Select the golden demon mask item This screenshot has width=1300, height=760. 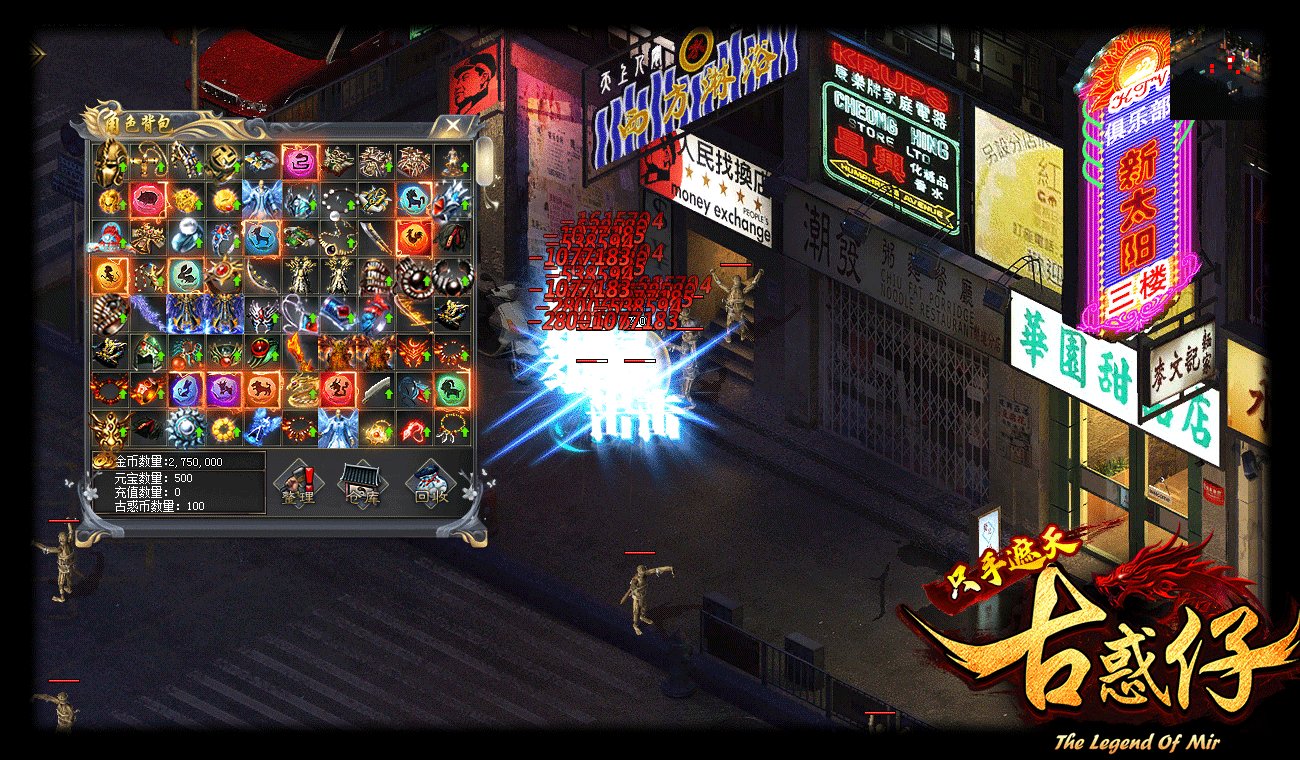pyautogui.click(x=109, y=427)
